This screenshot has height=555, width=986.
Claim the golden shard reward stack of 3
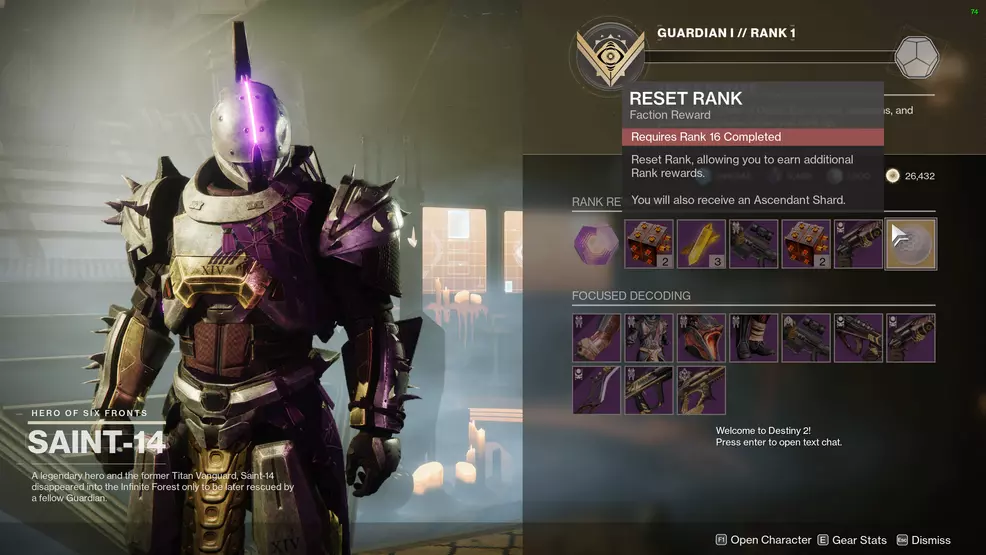click(701, 244)
